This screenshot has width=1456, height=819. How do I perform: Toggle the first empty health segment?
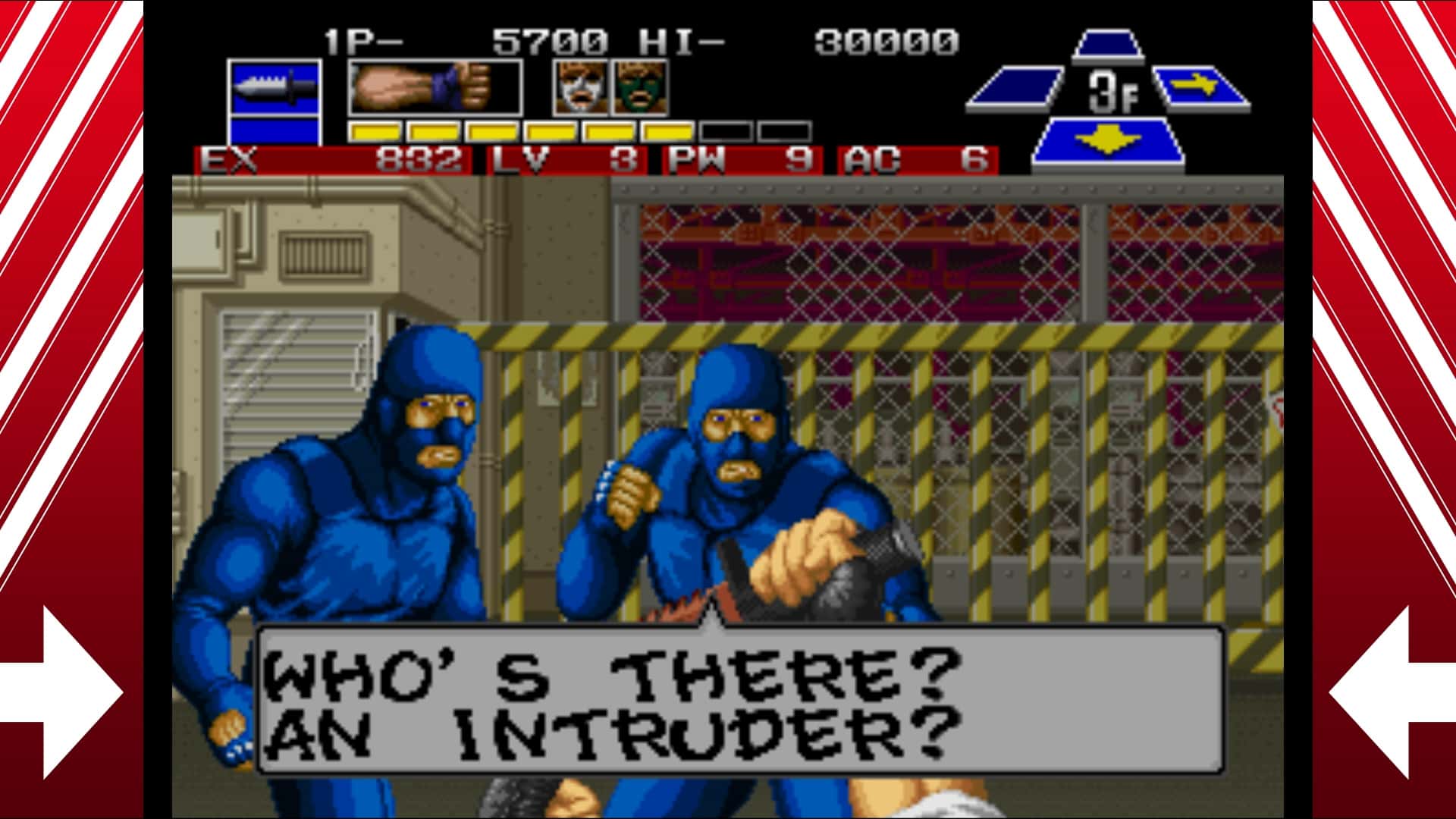[728, 130]
